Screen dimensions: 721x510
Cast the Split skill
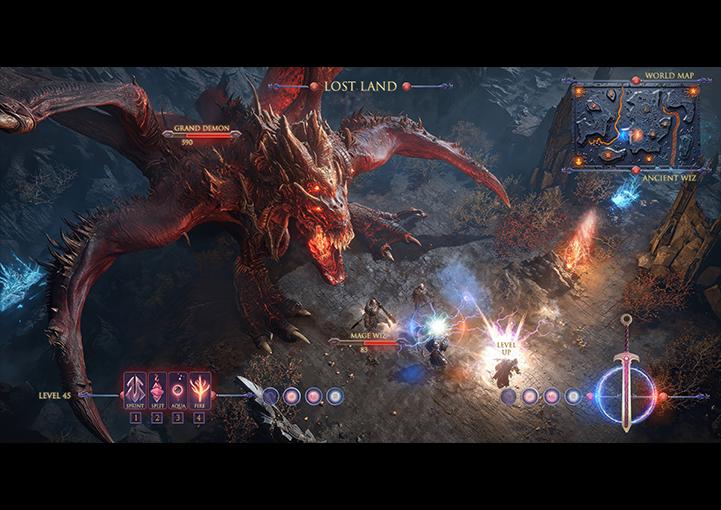(x=157, y=389)
